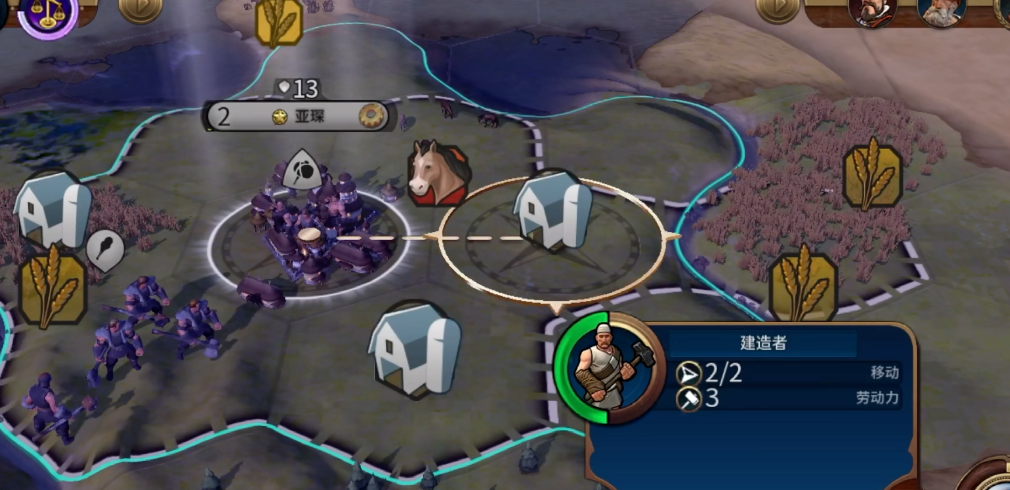
Task: Click the arrow button beside the scales icon
Action: (140, 8)
